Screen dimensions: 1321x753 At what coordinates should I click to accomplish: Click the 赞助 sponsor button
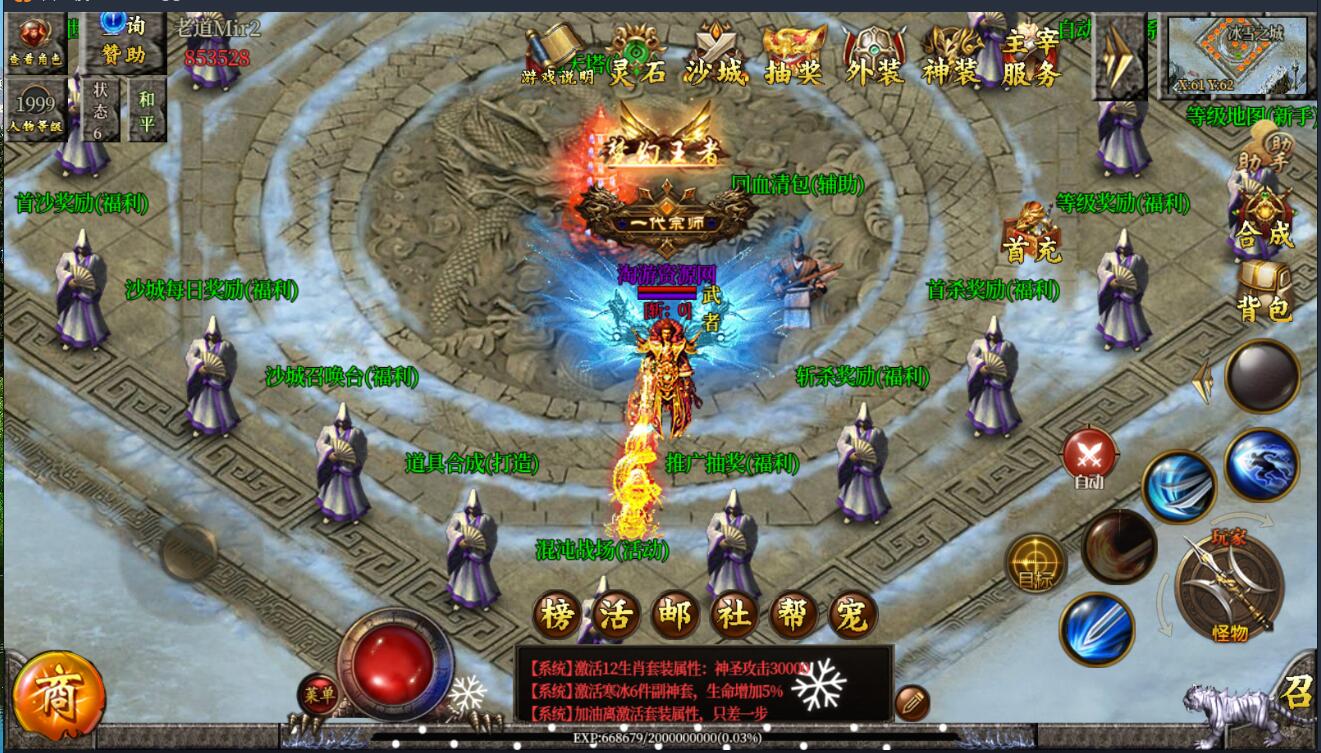click(x=124, y=42)
